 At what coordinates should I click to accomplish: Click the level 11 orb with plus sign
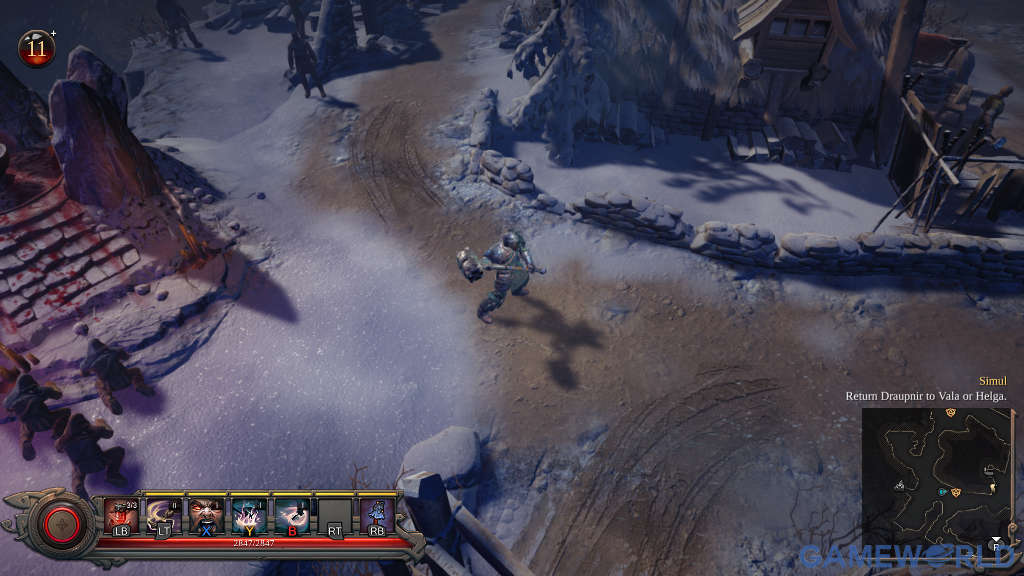click(x=37, y=48)
